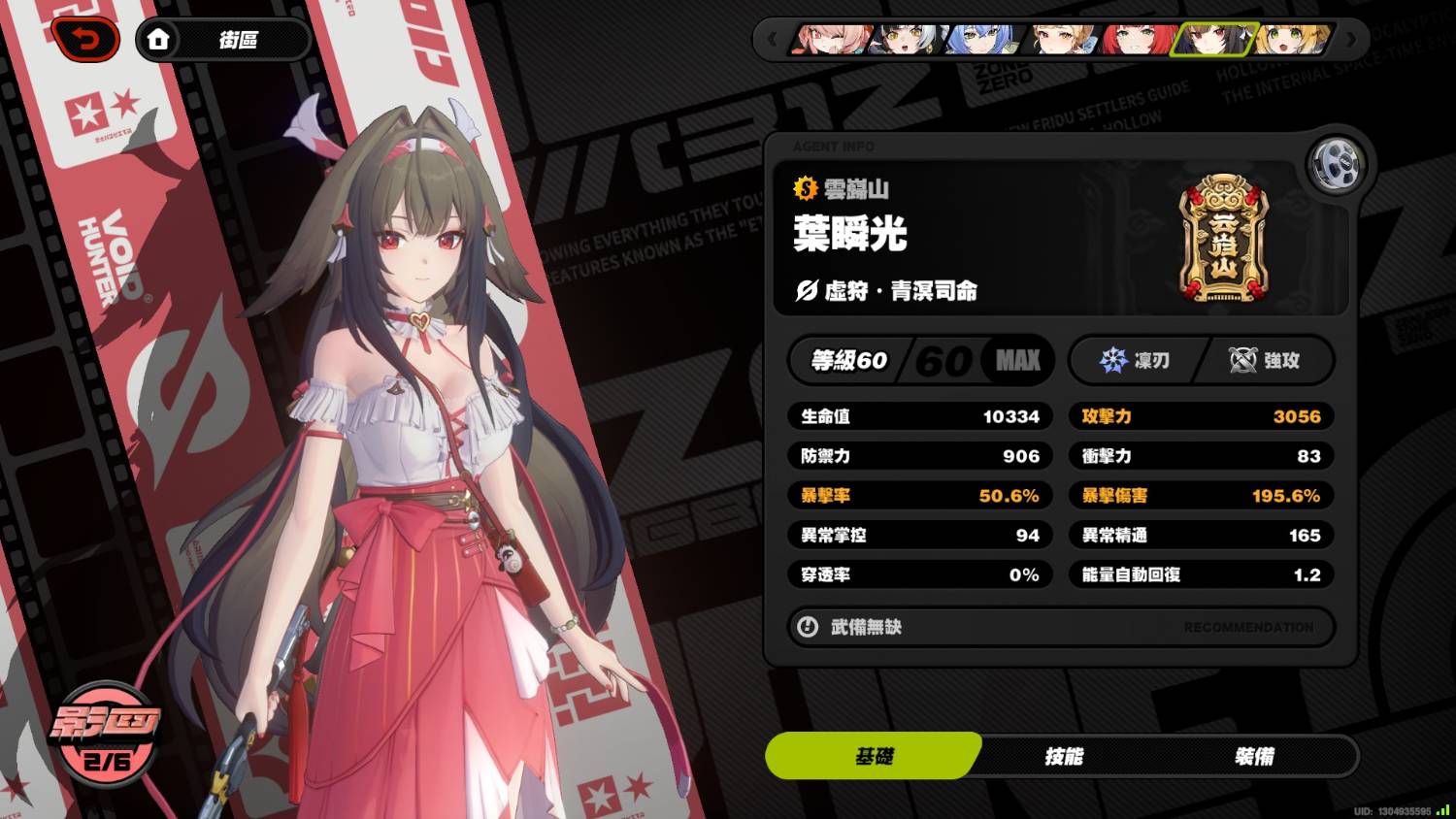Screen dimensions: 1456x819
Task: View the 雲巋山 faction emblem
Action: (x=1223, y=238)
